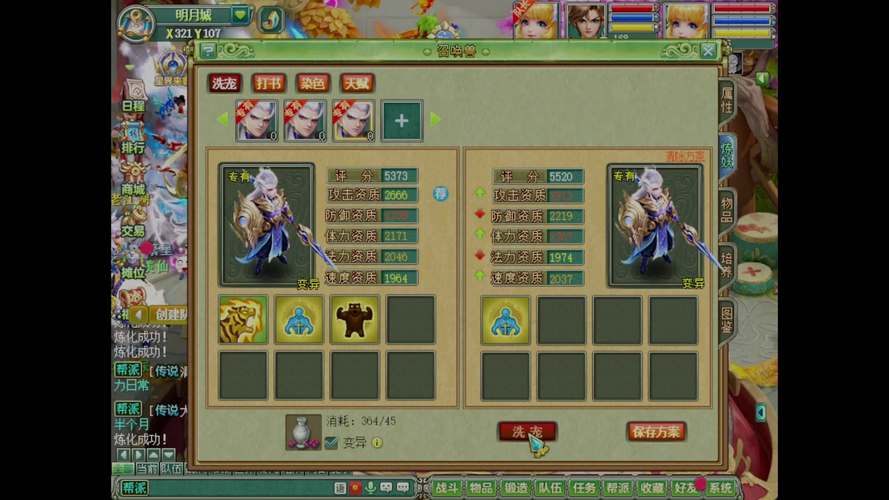Click the red 洗宠 wash button
The height and width of the screenshot is (500, 889).
(526, 431)
